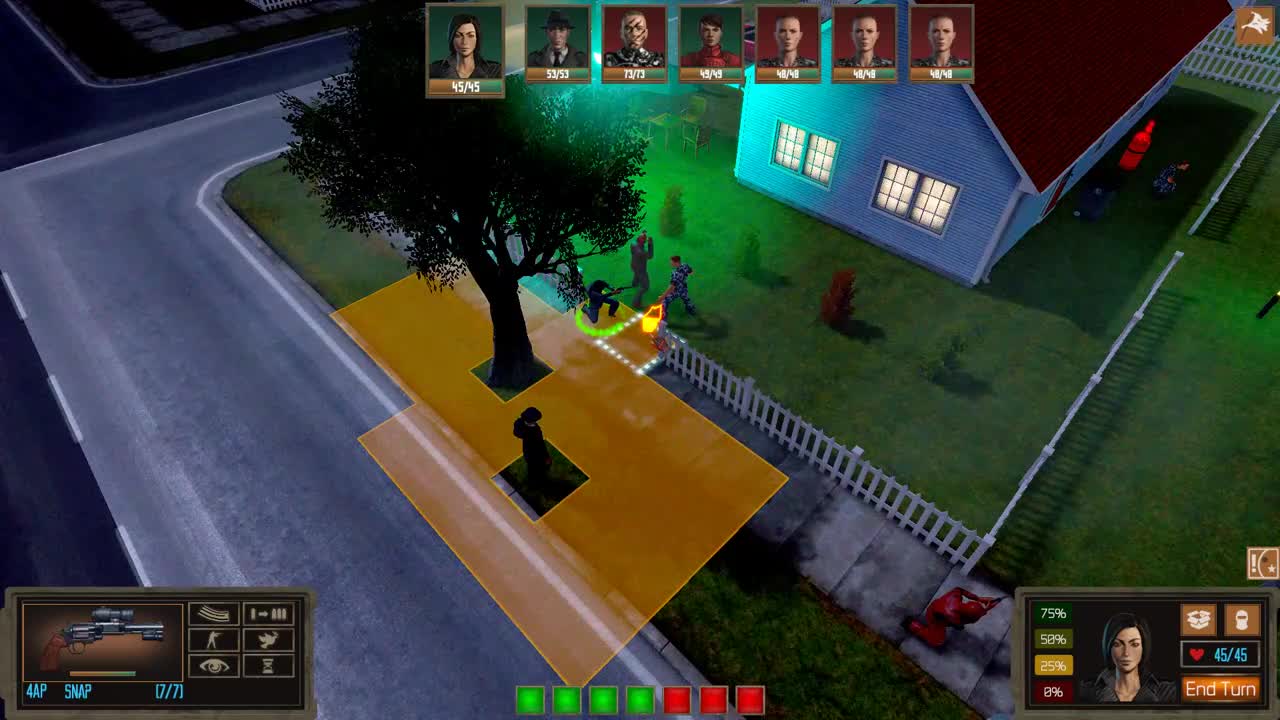Click the 0% red hit-chance swatch
1280x720 pixels.
tap(1053, 691)
